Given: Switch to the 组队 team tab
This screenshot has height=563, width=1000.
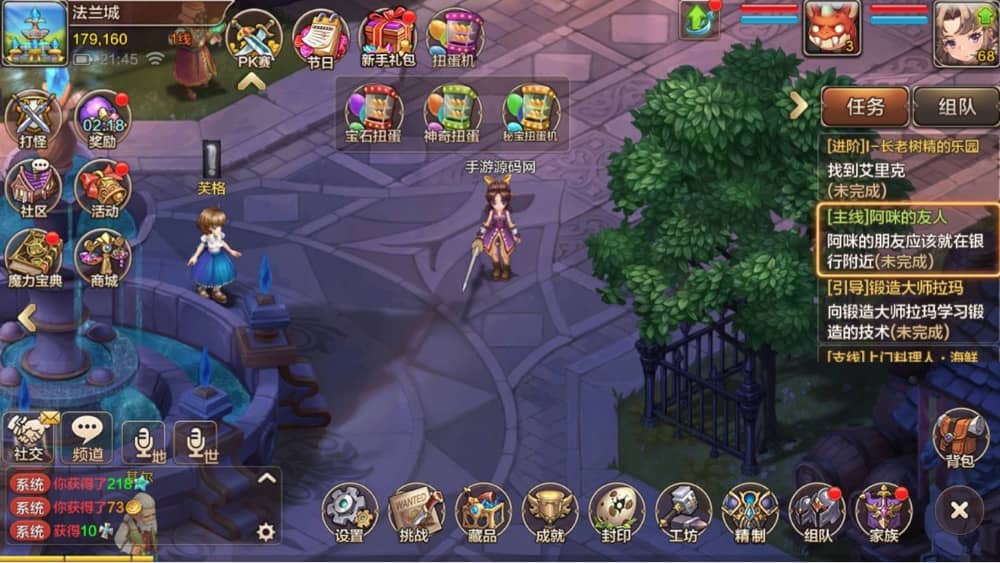Looking at the screenshot, I should tap(957, 106).
